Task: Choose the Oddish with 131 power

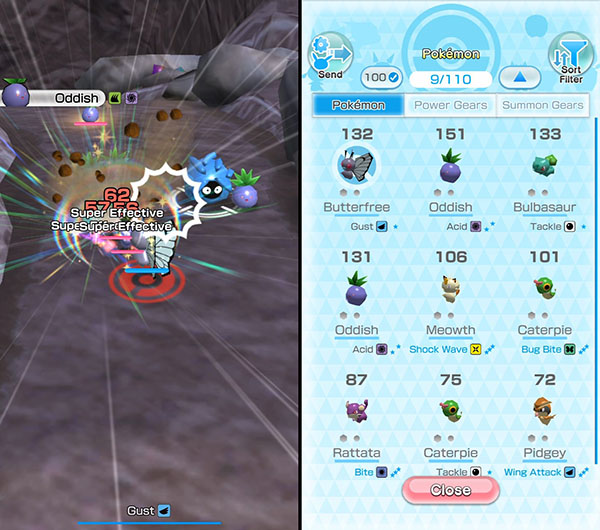Action: (356, 293)
